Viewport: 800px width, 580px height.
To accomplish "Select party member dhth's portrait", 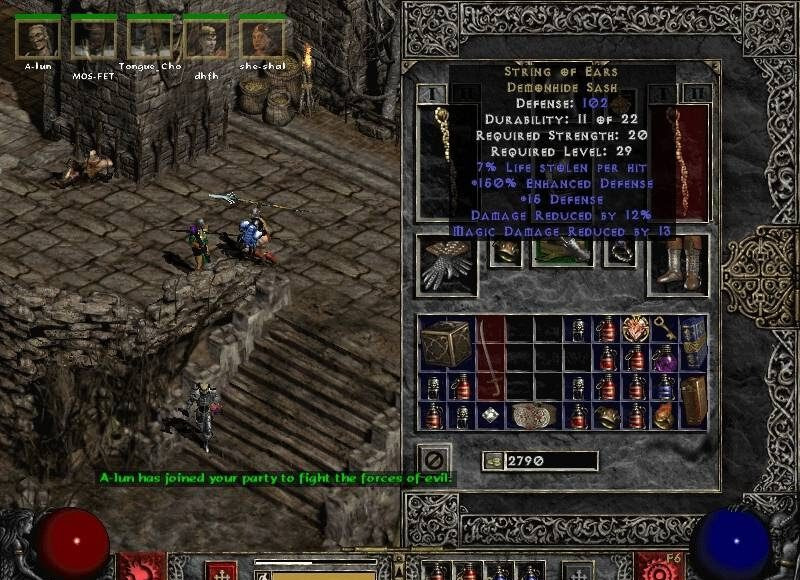I will [205, 38].
